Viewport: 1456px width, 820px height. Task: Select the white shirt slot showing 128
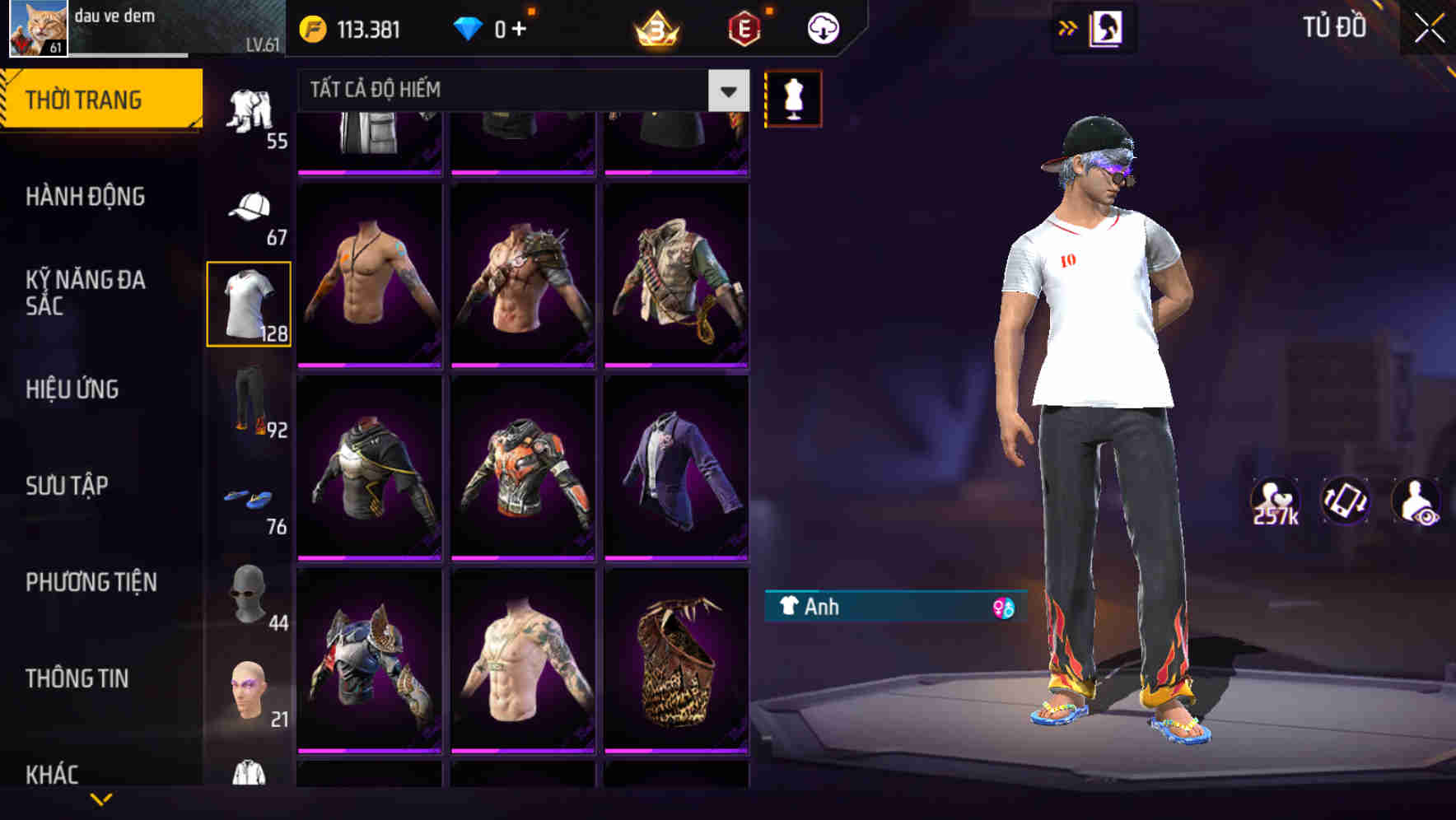(x=250, y=301)
